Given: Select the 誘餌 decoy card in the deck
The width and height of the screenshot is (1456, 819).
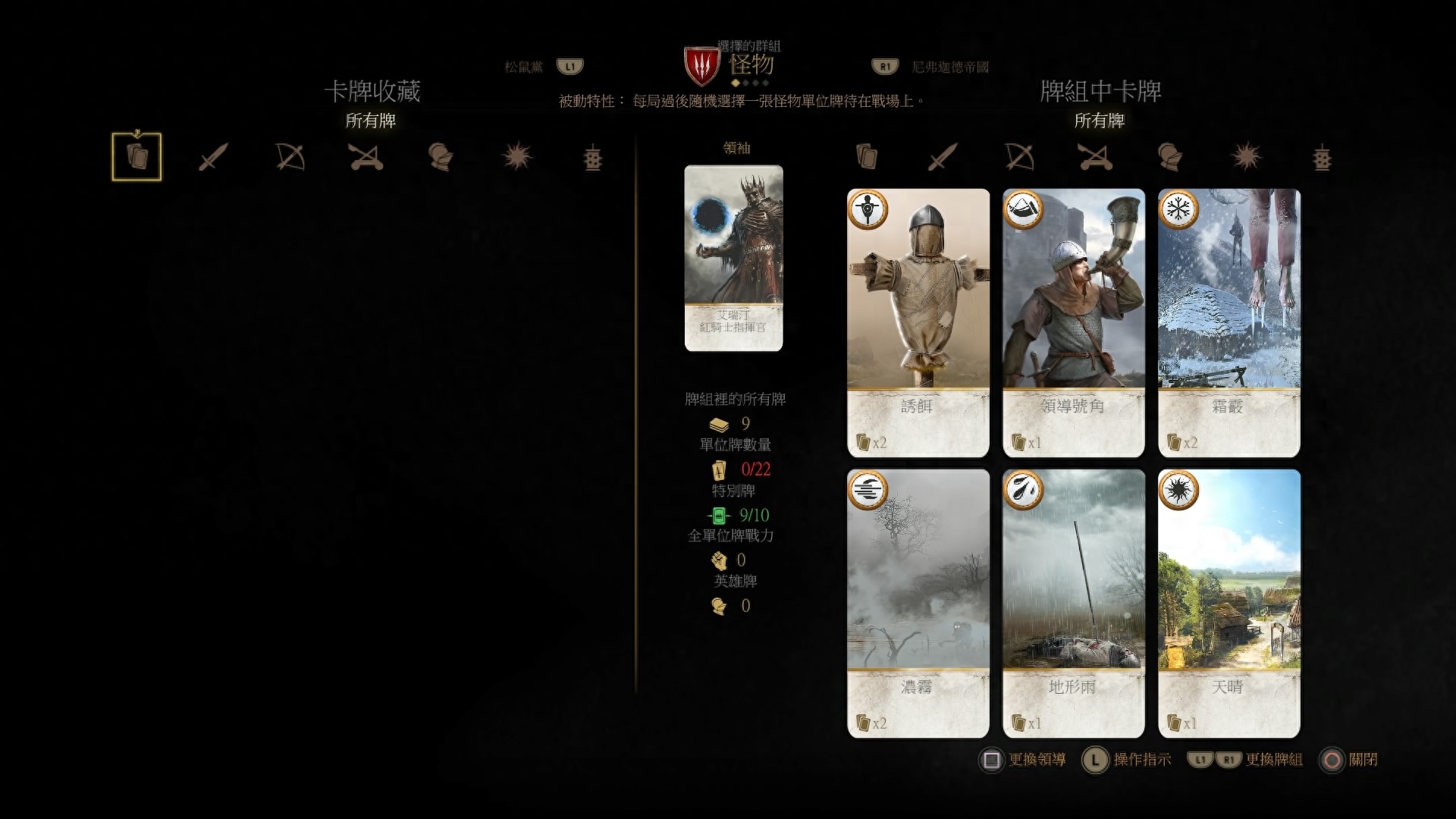Looking at the screenshot, I should tap(918, 322).
